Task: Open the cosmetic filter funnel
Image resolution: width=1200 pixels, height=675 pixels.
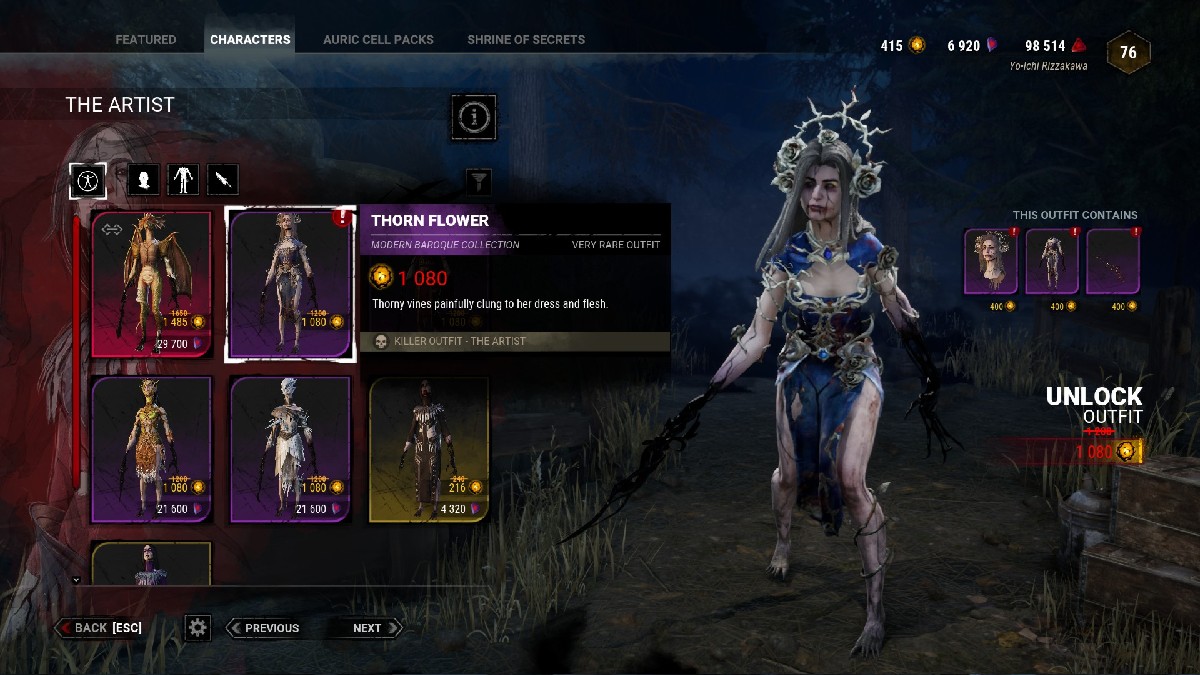Action: [480, 181]
